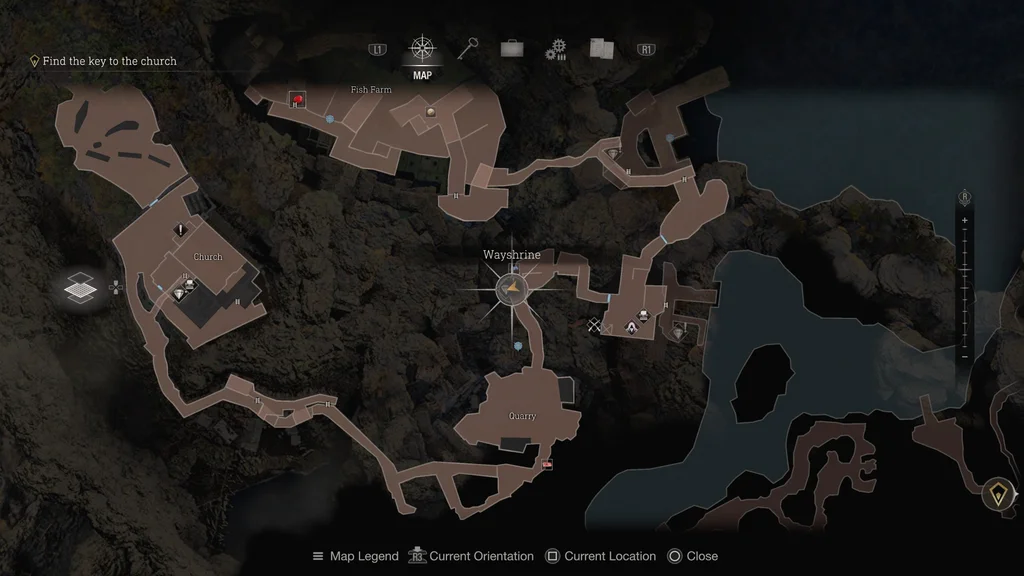Open the attaché case tab
Image resolution: width=1024 pixels, height=576 pixels.
512,49
